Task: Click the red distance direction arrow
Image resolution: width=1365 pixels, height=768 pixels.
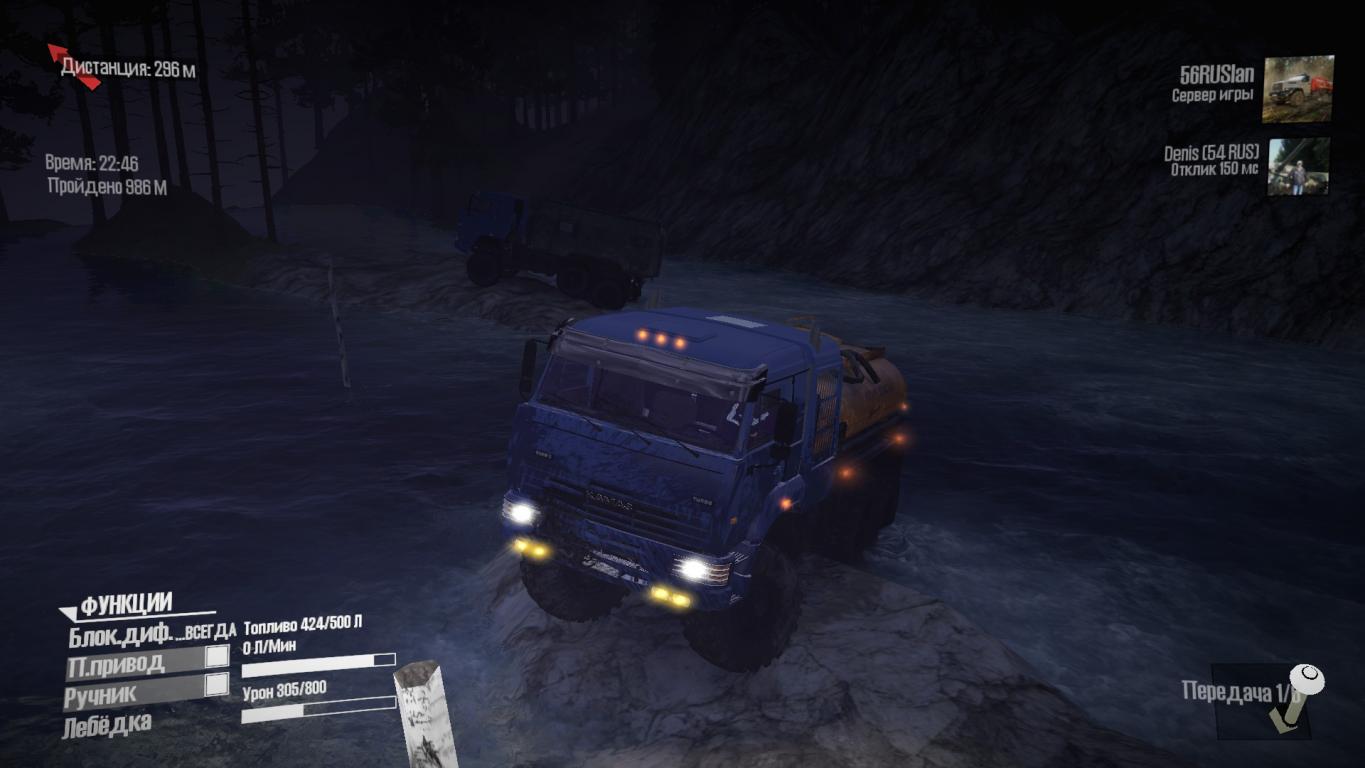Action: pos(72,64)
